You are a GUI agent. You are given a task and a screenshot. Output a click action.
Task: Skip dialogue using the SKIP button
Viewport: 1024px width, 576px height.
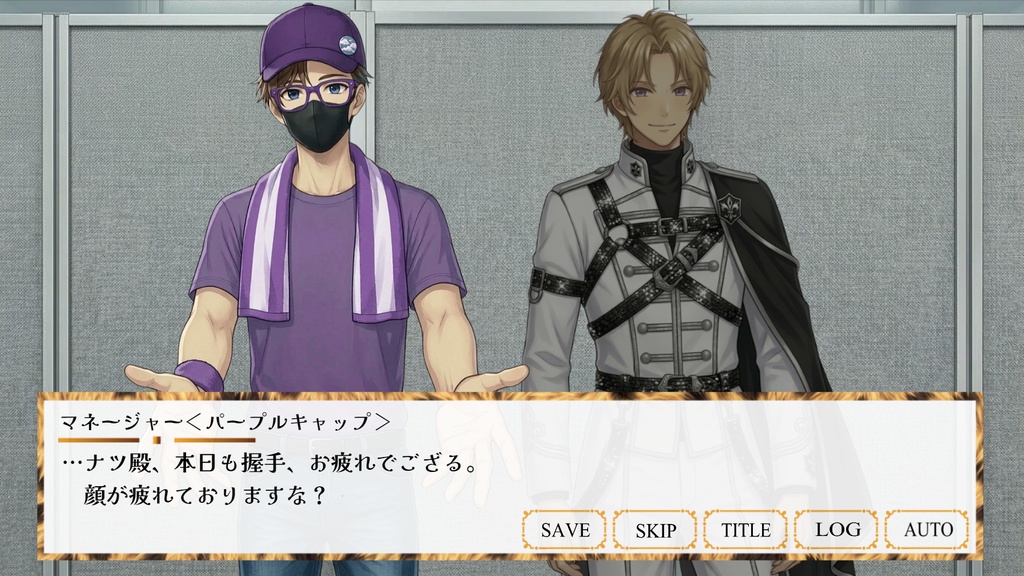(655, 530)
